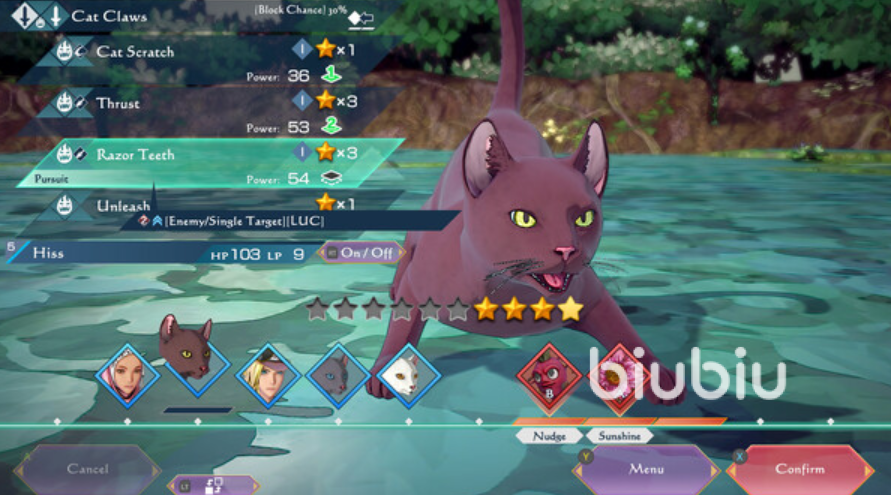Image resolution: width=891 pixels, height=495 pixels.
Task: Click the Nudge enemy action label
Action: 550,436
